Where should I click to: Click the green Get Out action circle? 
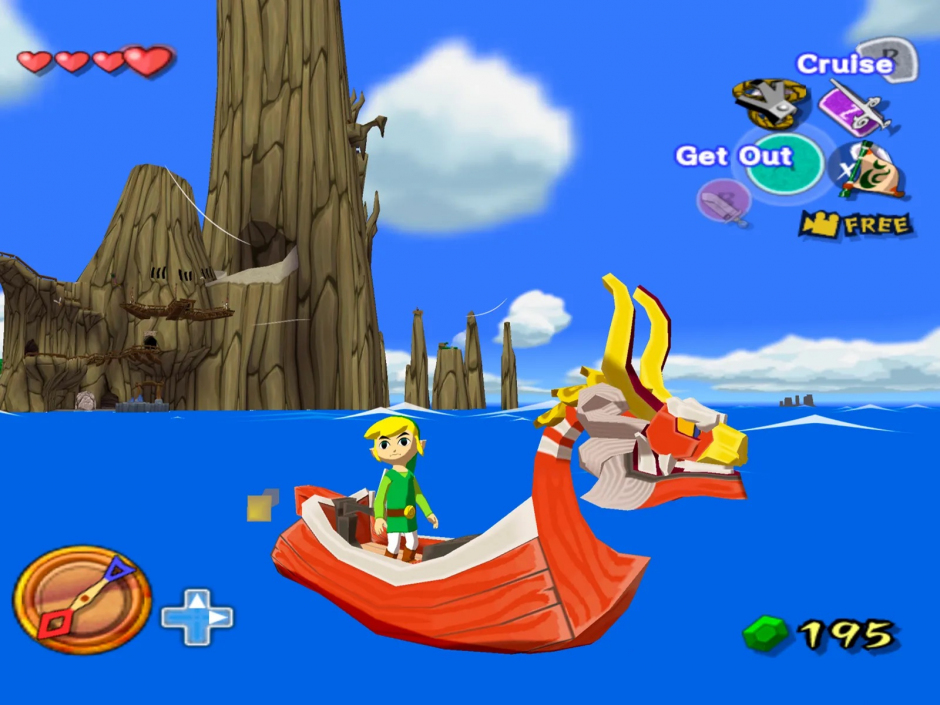[785, 163]
